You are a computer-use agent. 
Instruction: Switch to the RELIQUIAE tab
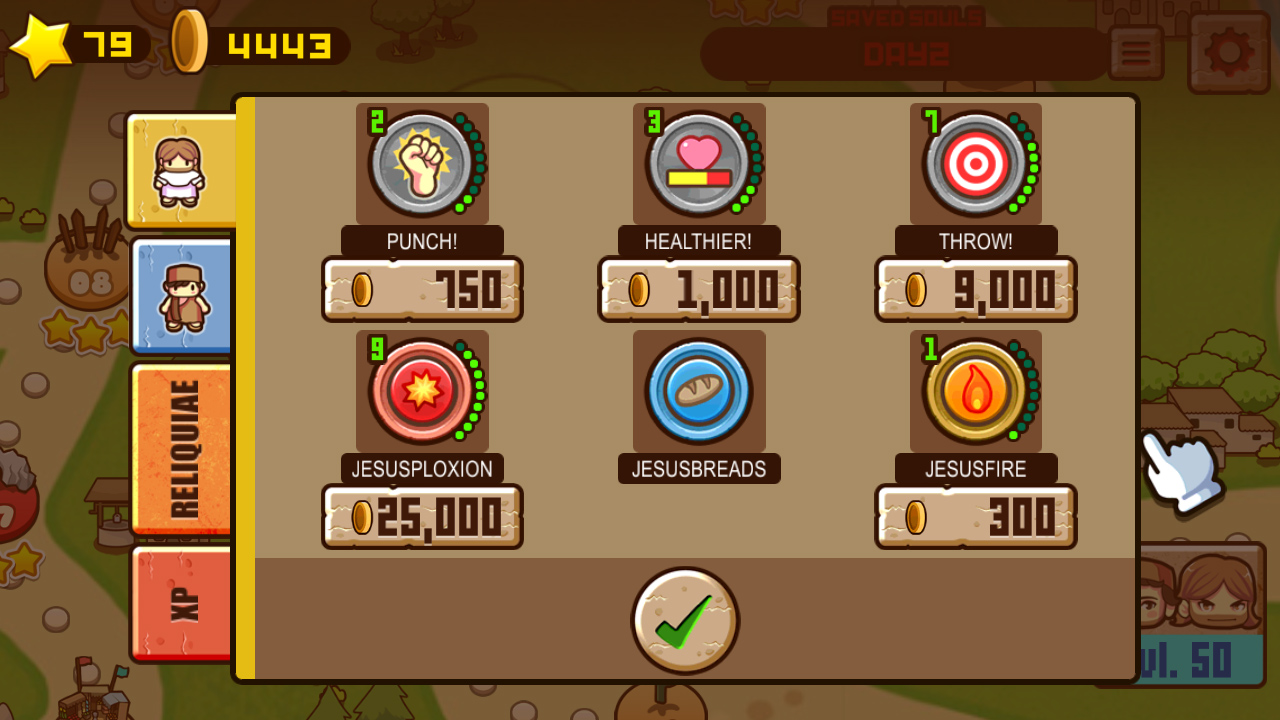[x=183, y=447]
